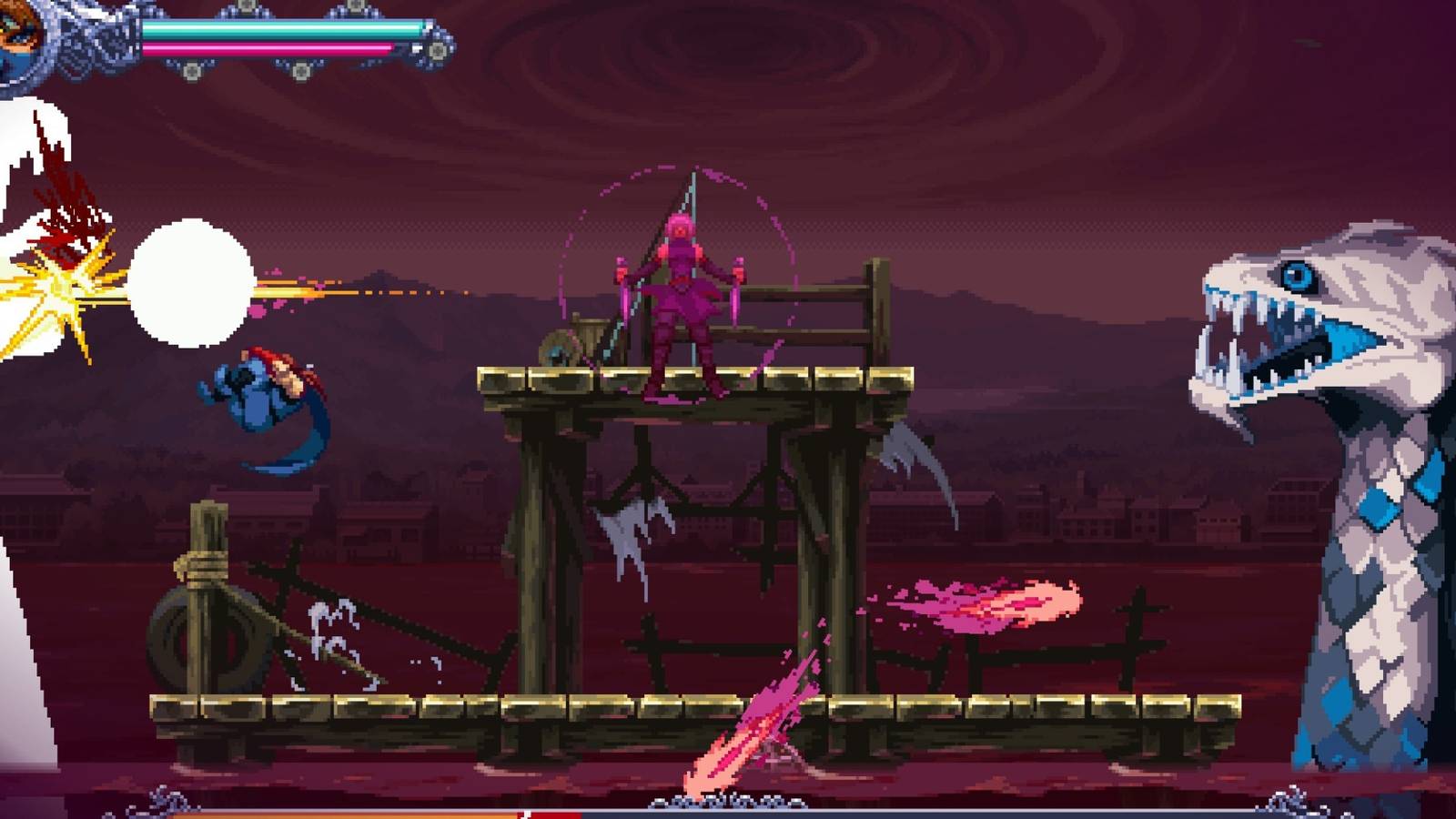1456x819 pixels.
Task: Click the cyan health bar
Action: [x=273, y=29]
